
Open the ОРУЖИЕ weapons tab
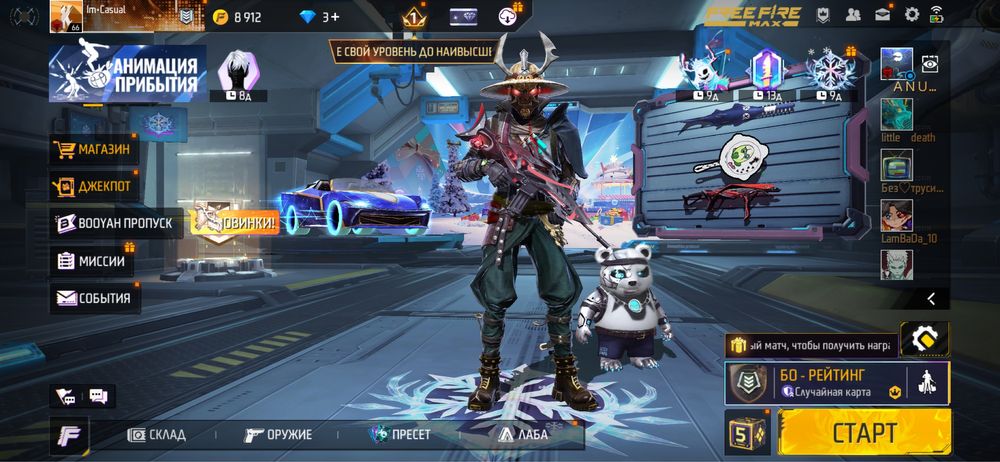tap(279, 435)
